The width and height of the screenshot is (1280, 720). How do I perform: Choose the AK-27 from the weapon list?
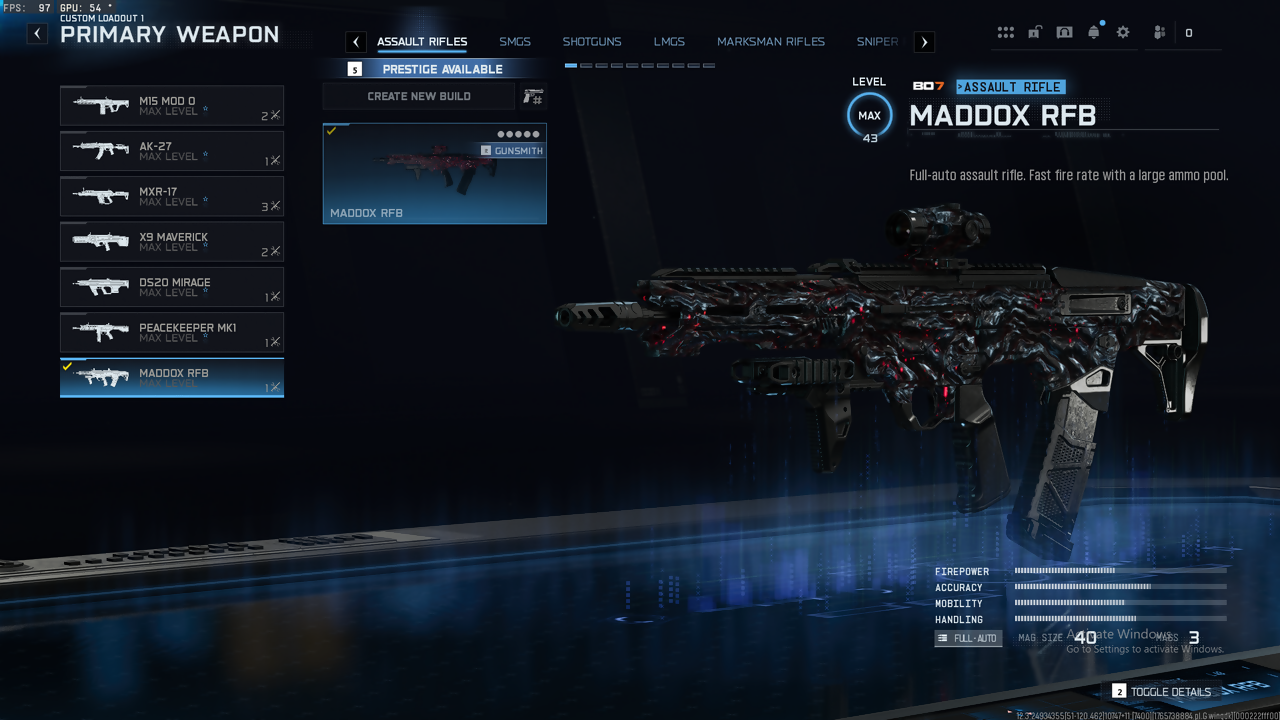coord(172,151)
